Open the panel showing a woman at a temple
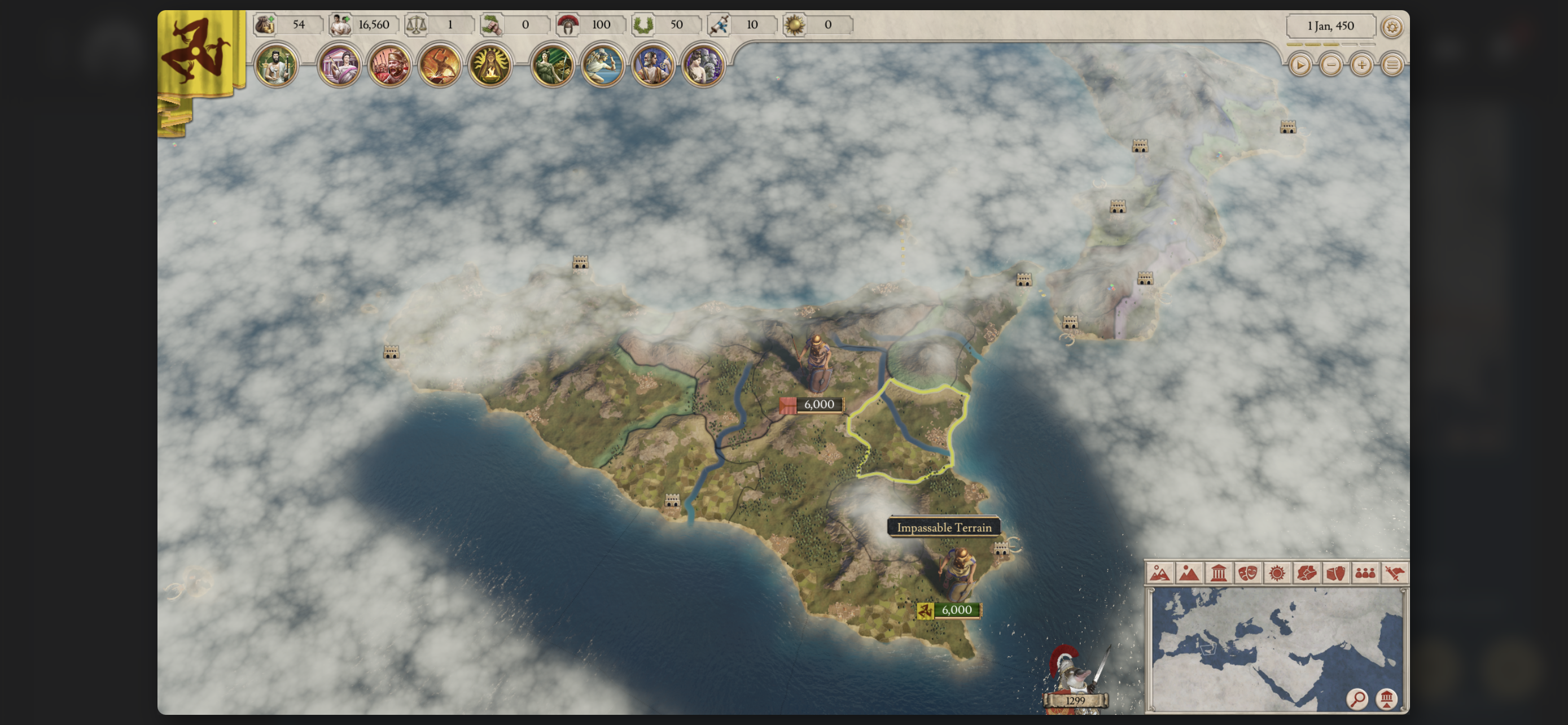The image size is (1568, 725). pos(339,65)
